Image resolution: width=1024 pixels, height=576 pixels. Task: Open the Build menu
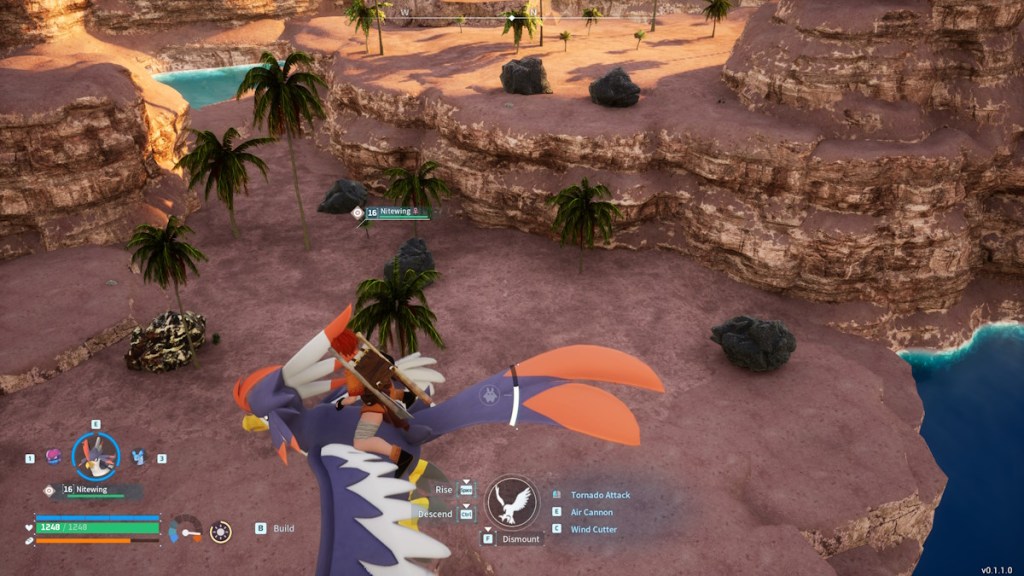click(x=283, y=528)
